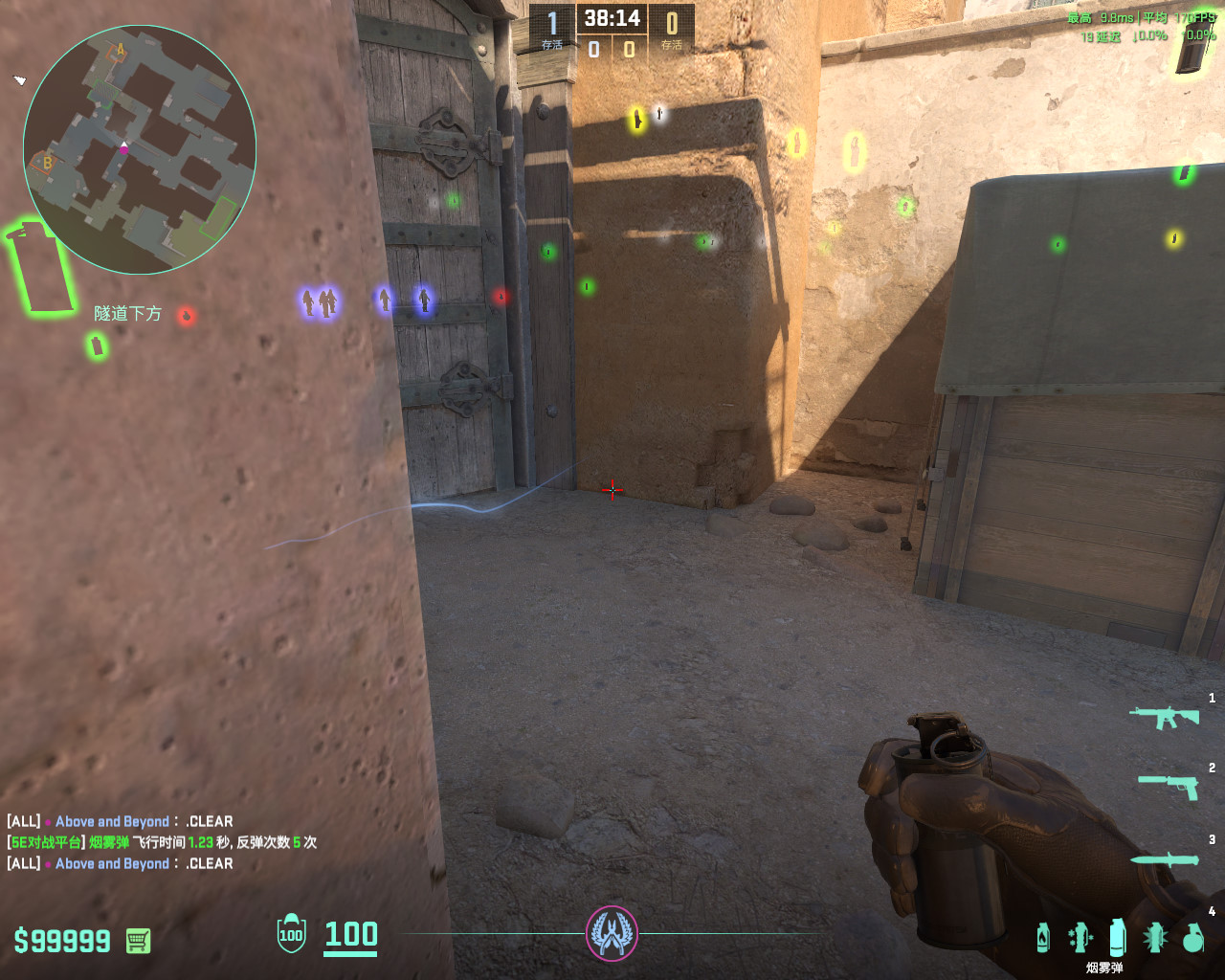Select the A bombsite marker on the radar

tap(121, 50)
